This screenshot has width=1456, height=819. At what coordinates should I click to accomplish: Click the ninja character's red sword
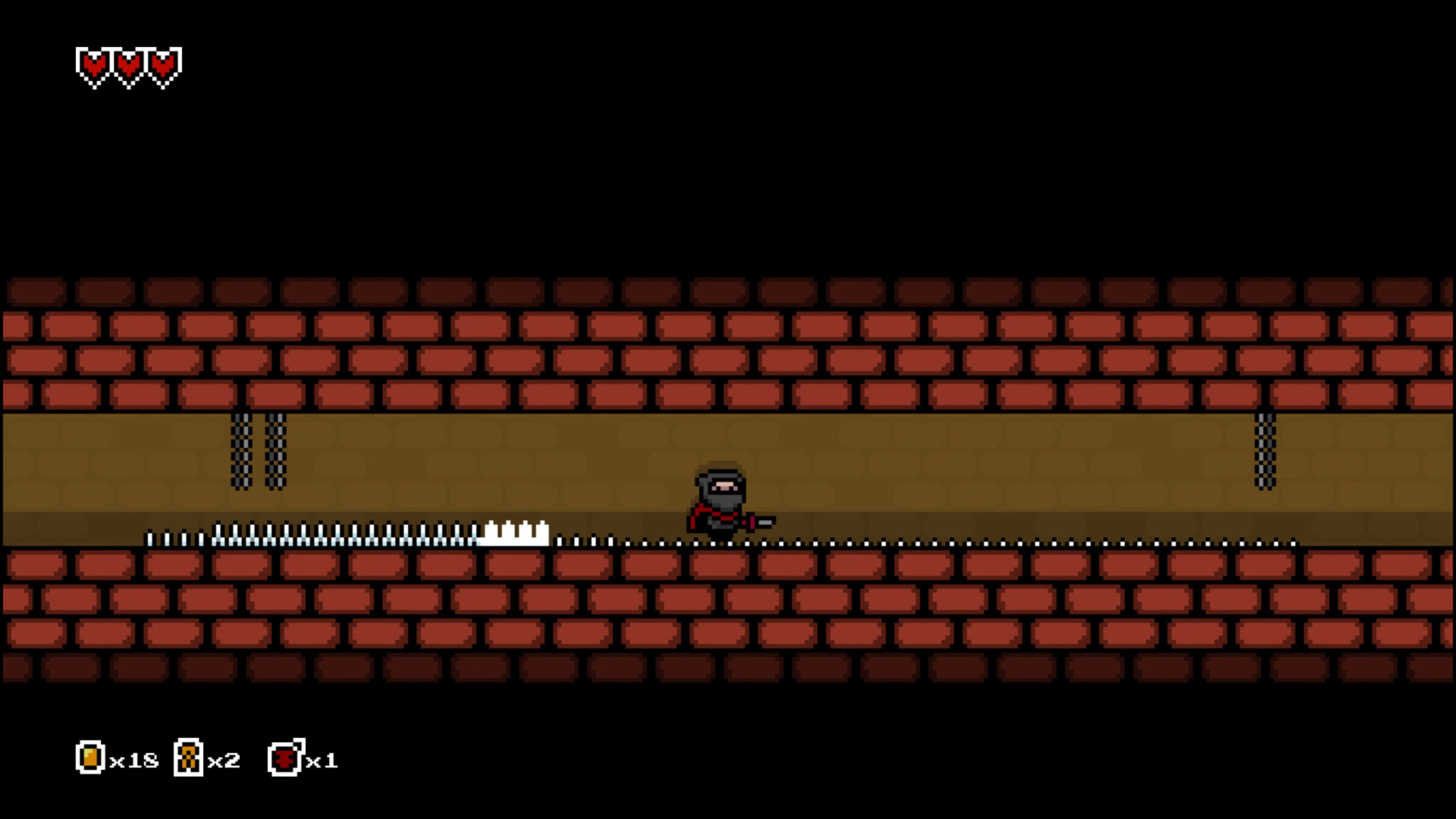tap(758, 523)
